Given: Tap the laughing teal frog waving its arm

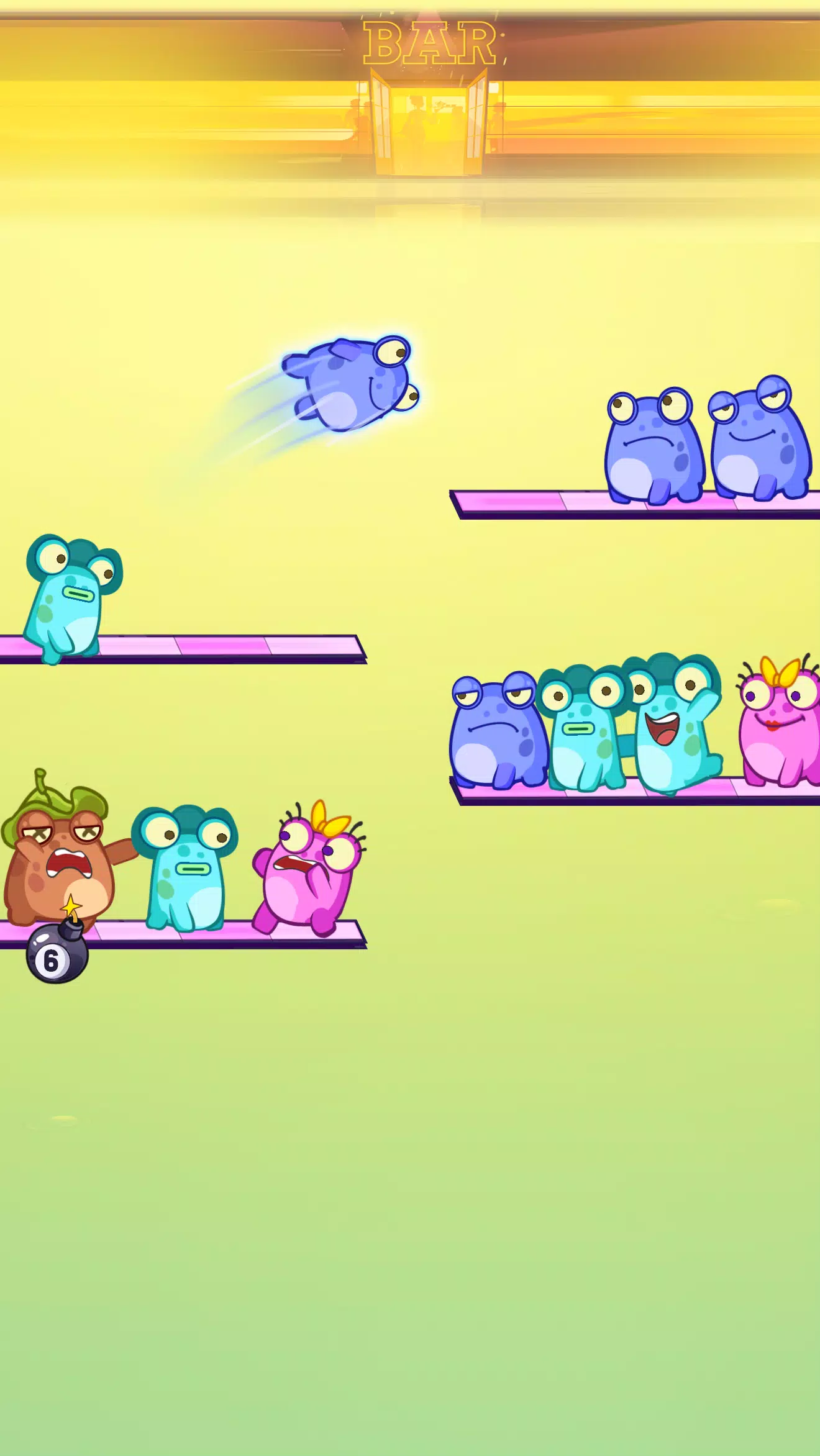Looking at the screenshot, I should pyautogui.click(x=672, y=725).
